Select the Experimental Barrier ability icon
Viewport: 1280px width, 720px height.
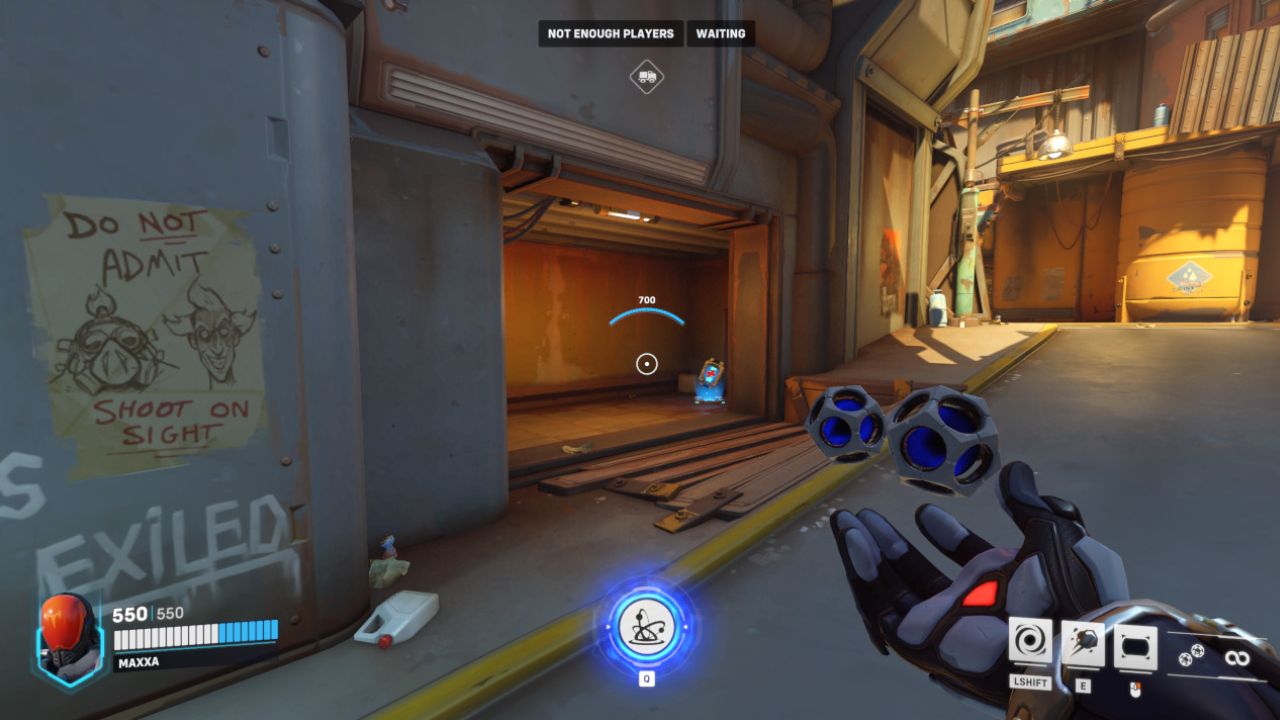pyautogui.click(x=1135, y=645)
